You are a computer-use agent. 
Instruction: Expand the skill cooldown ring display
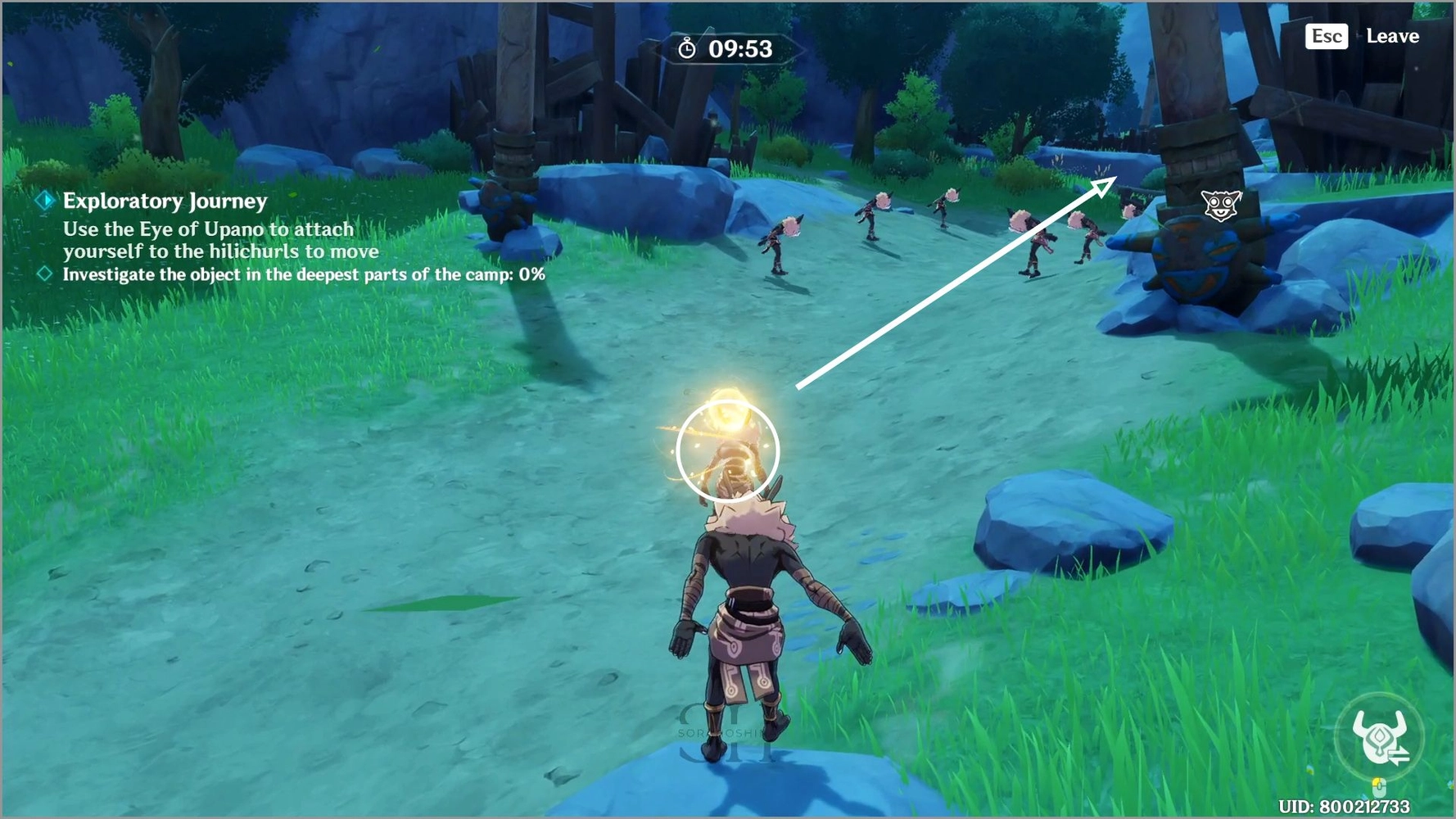click(1379, 736)
